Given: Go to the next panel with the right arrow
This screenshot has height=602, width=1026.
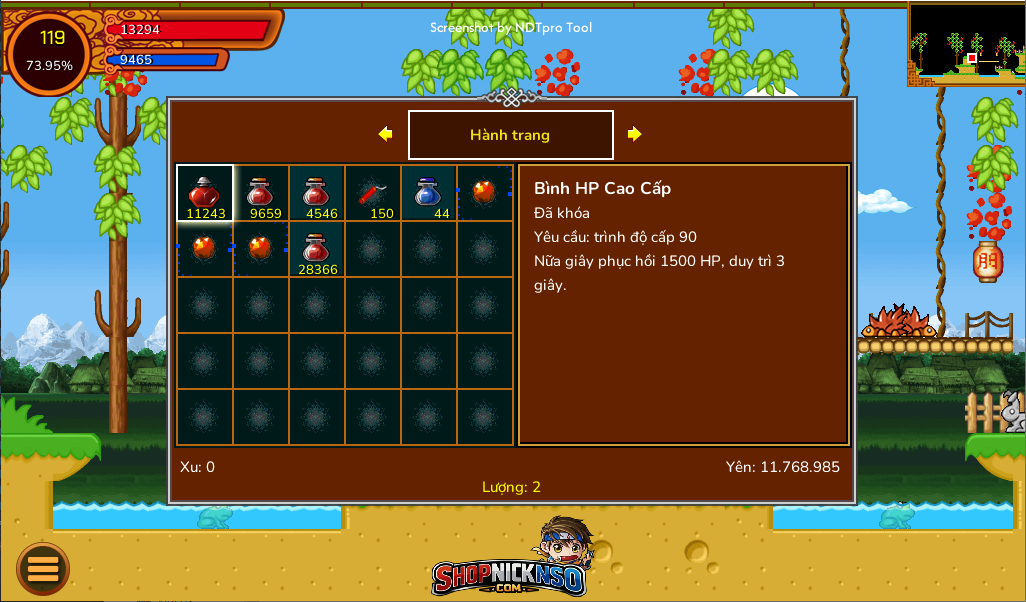Looking at the screenshot, I should [x=634, y=134].
